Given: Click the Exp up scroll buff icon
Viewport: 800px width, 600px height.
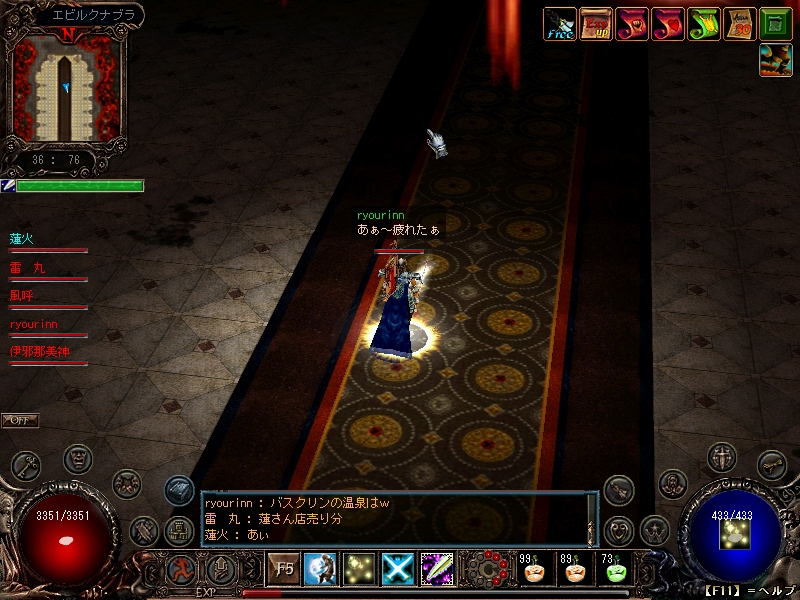Looking at the screenshot, I should click(596, 24).
